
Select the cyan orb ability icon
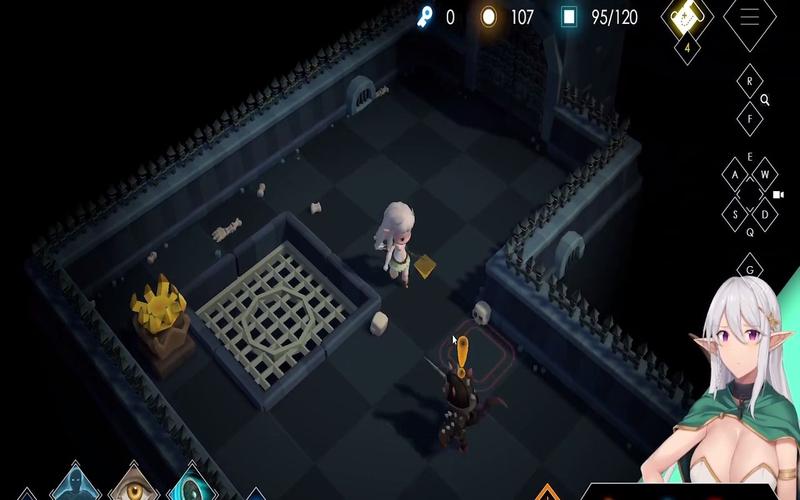click(190, 486)
